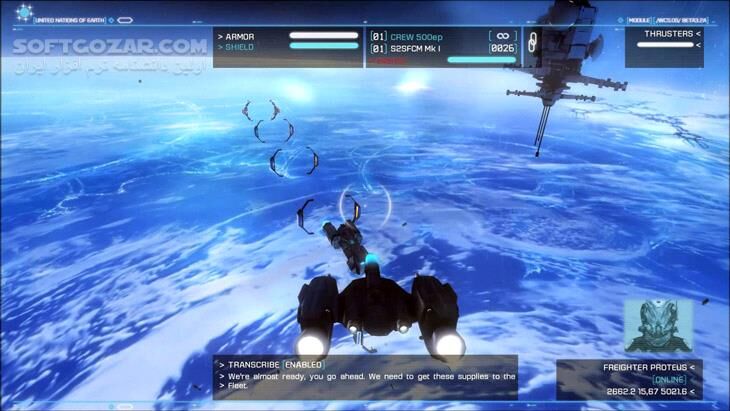Click the United Nations of Earth emblem

(x=23, y=13)
